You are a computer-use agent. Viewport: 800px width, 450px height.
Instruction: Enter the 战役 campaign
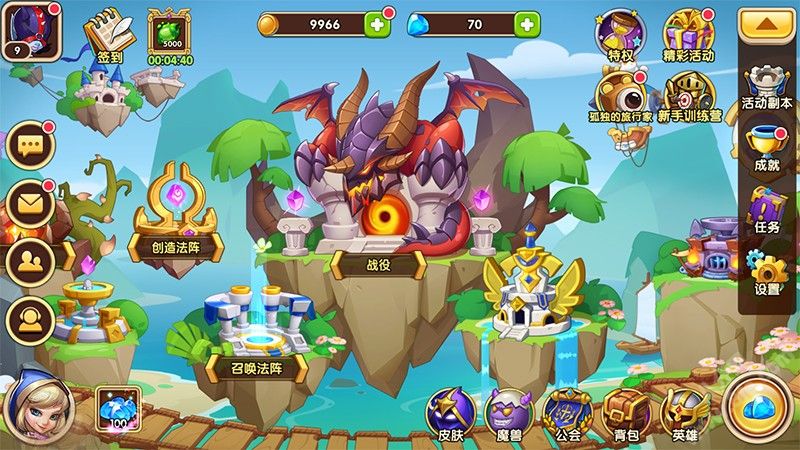pyautogui.click(x=377, y=262)
